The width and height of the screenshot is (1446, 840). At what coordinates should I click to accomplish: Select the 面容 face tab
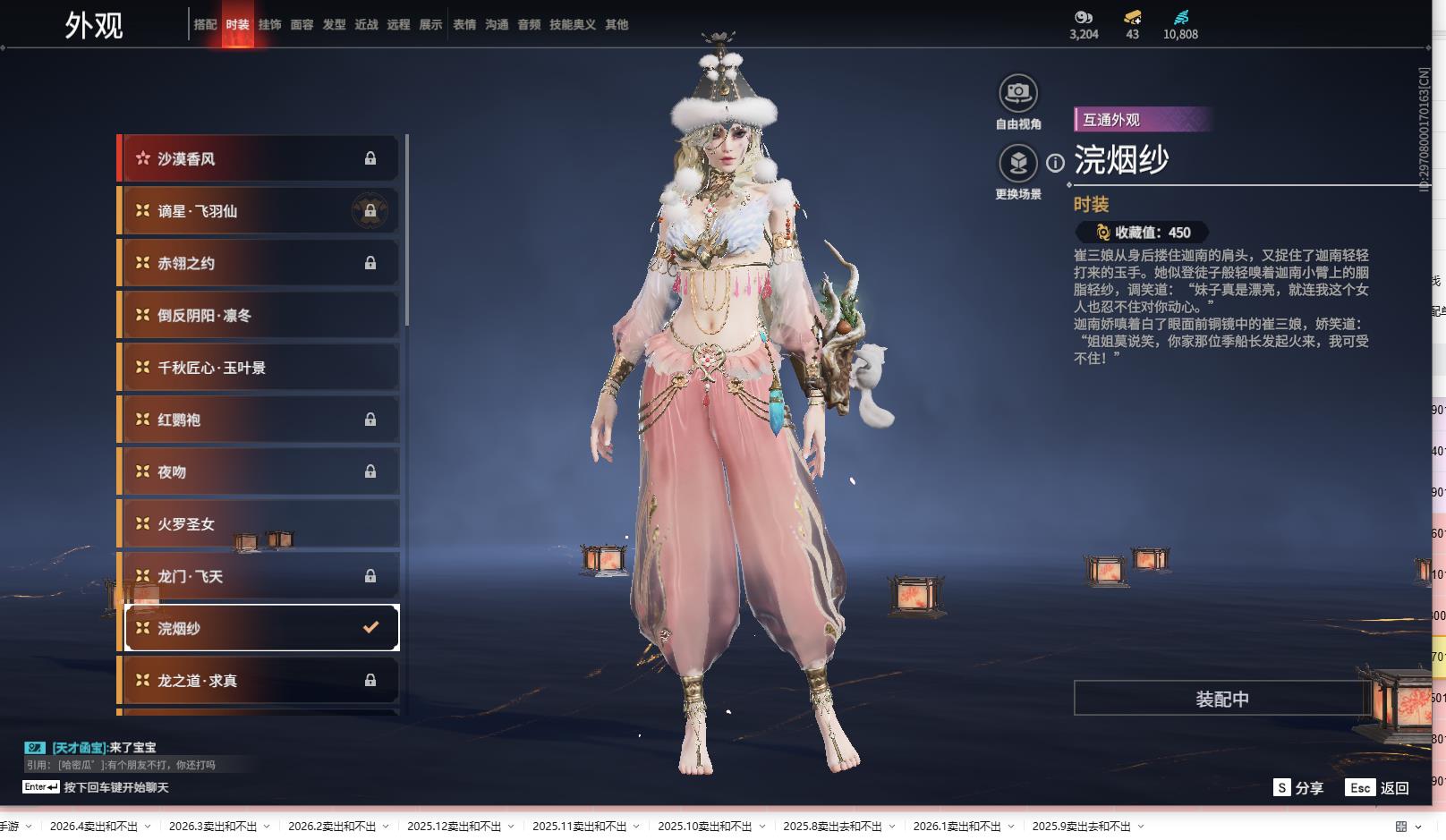[302, 25]
